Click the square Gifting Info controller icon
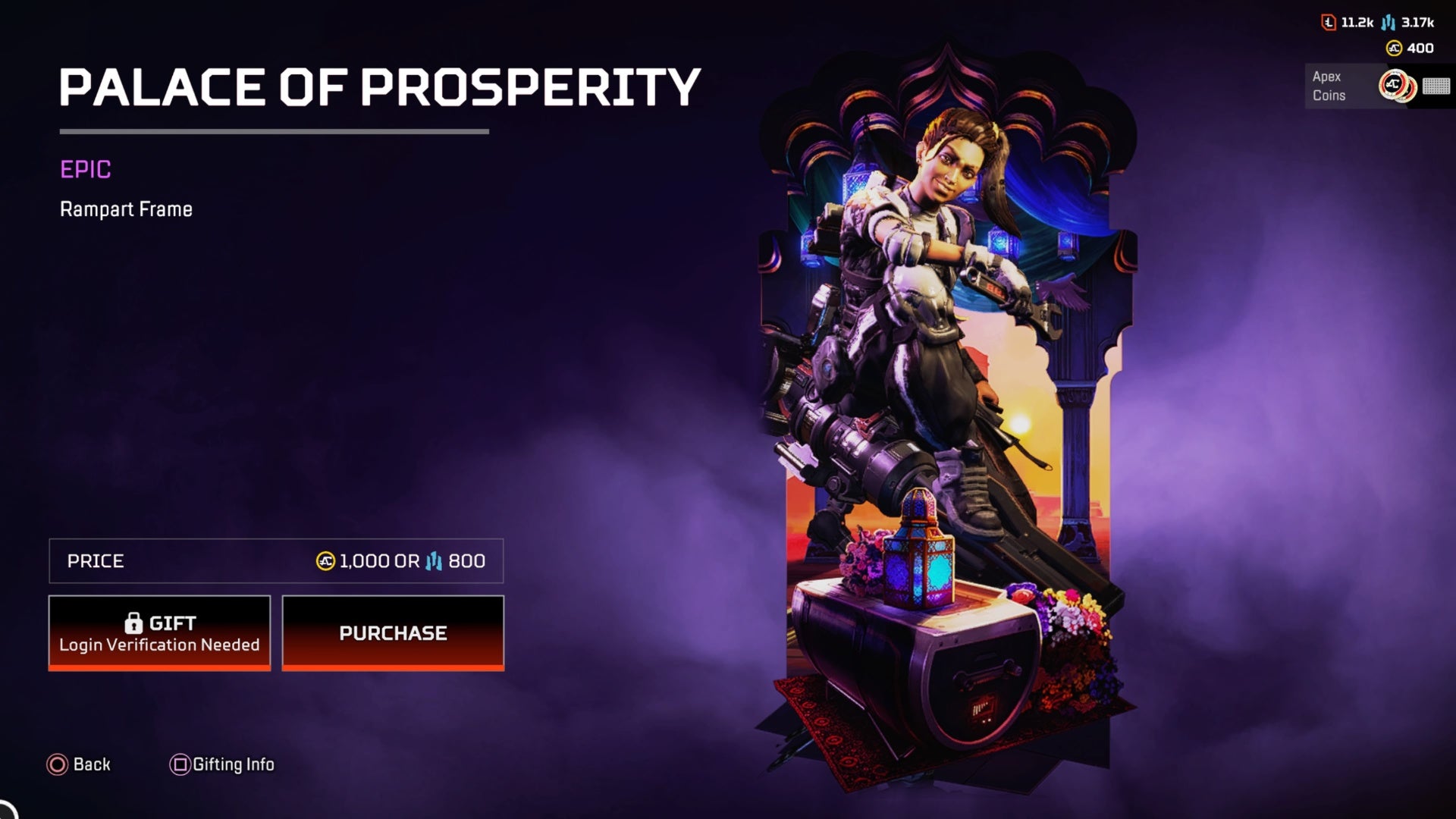This screenshot has height=819, width=1456. point(179,764)
